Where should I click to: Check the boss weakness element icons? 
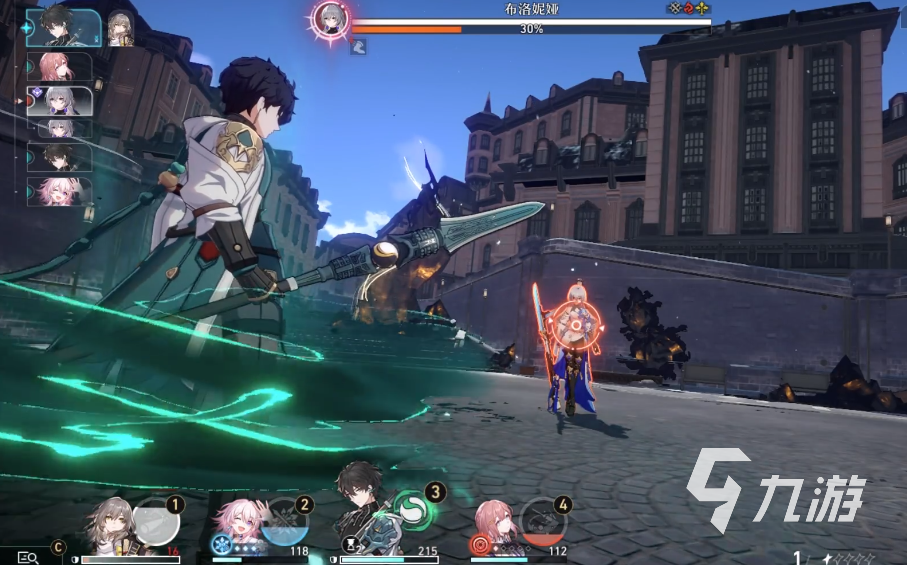[x=689, y=8]
